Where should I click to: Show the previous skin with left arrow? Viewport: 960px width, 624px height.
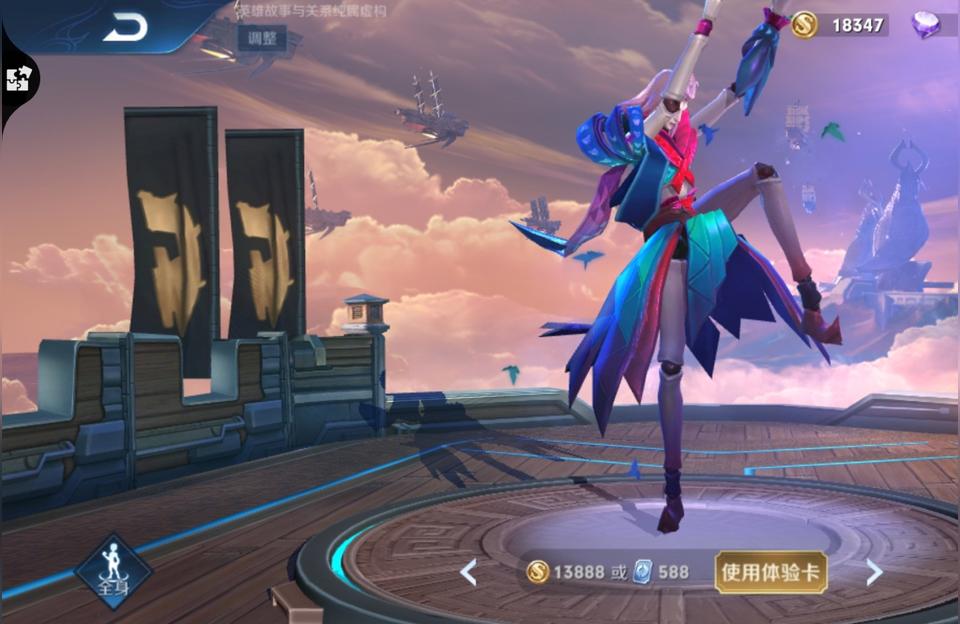coord(468,572)
